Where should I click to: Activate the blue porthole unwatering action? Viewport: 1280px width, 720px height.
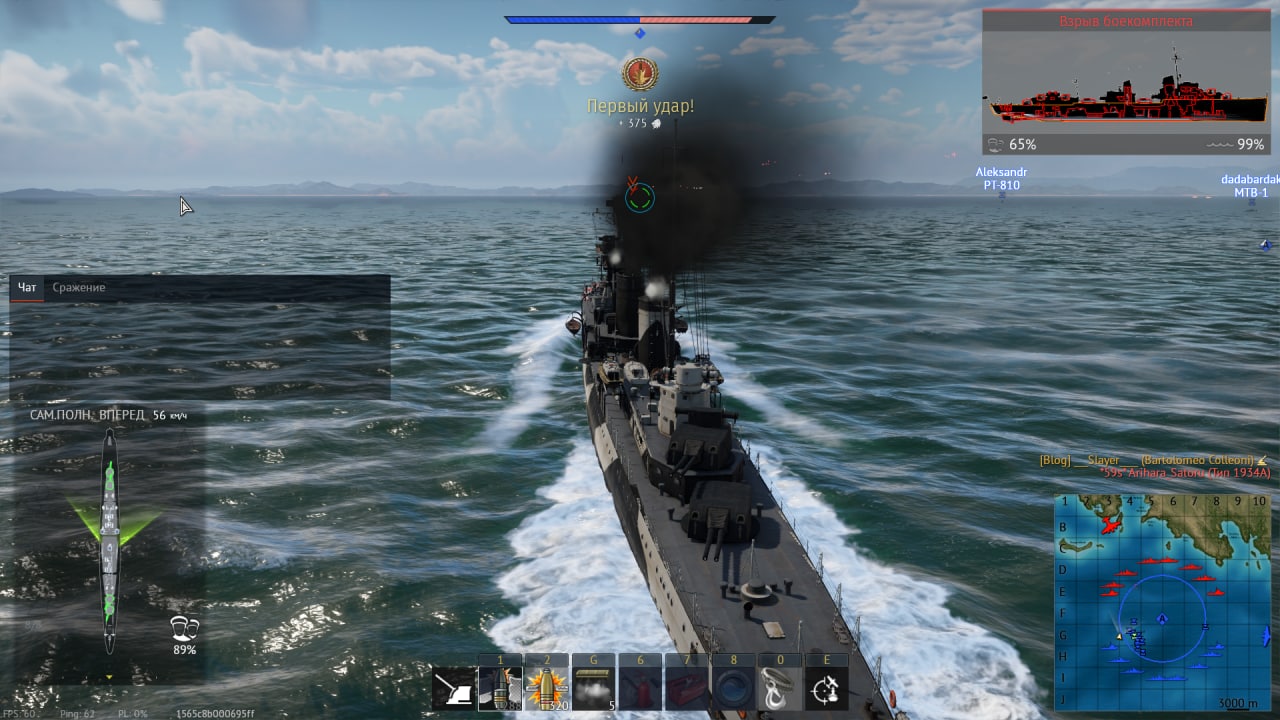click(x=733, y=689)
